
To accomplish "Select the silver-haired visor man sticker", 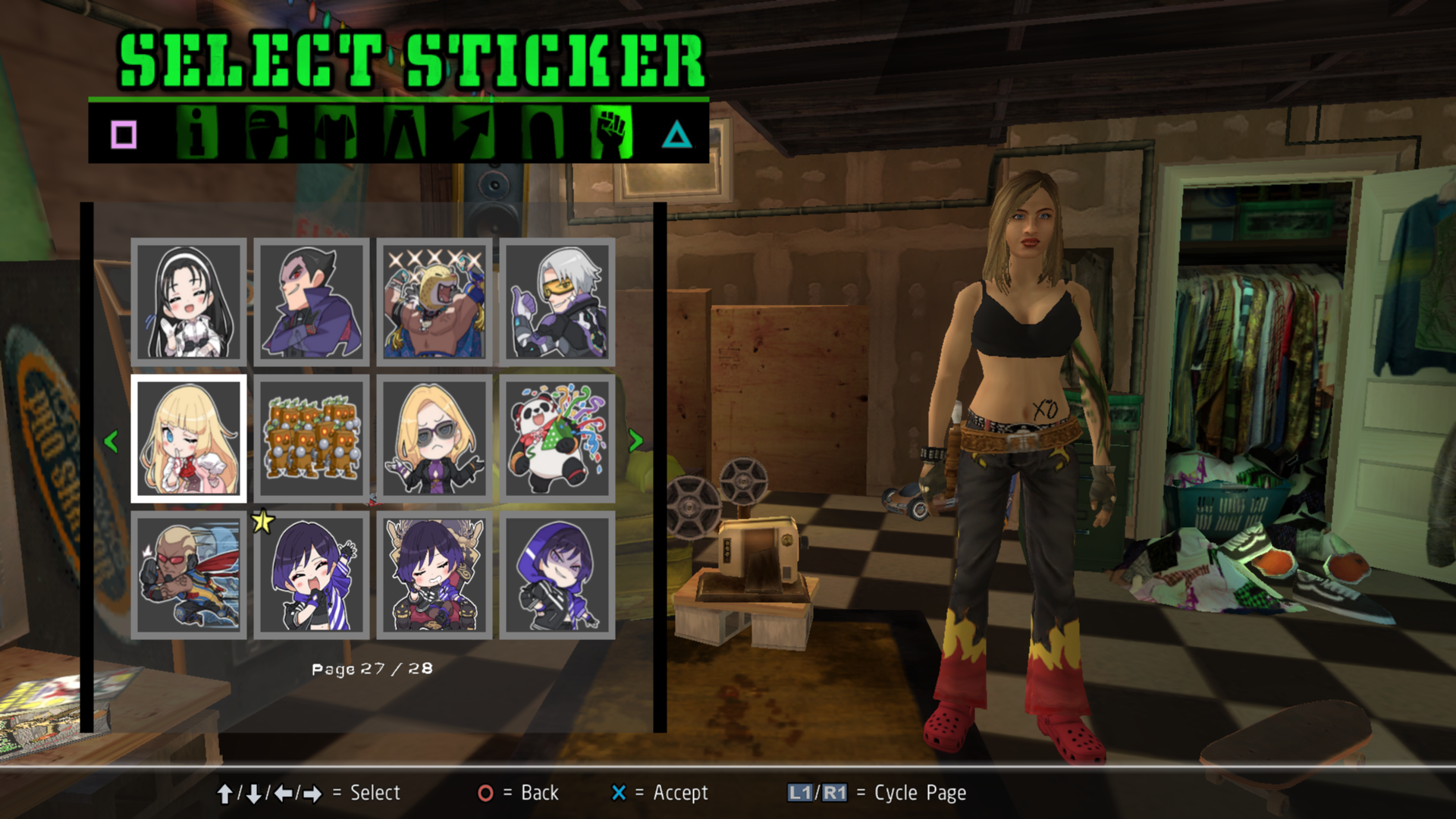I will [x=557, y=302].
